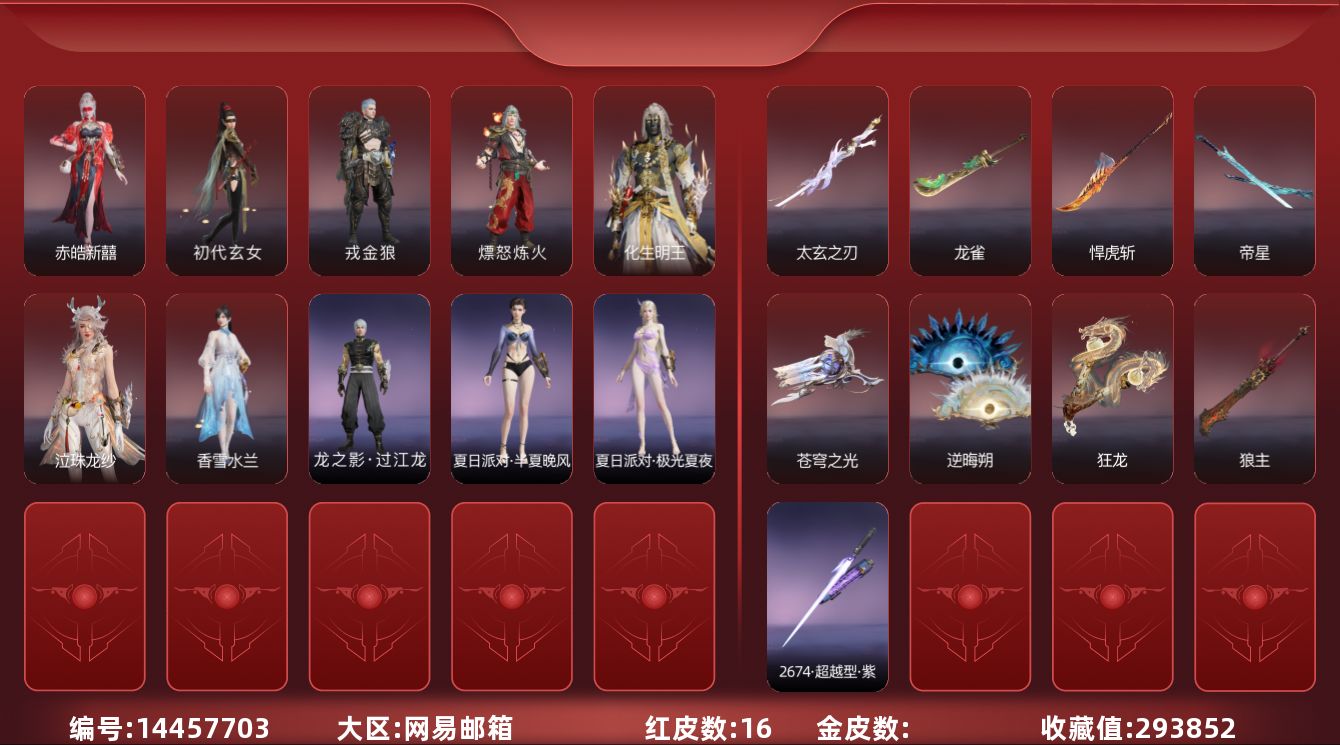Click the 龙雀 weapon card
This screenshot has width=1340, height=745.
pyautogui.click(x=970, y=180)
